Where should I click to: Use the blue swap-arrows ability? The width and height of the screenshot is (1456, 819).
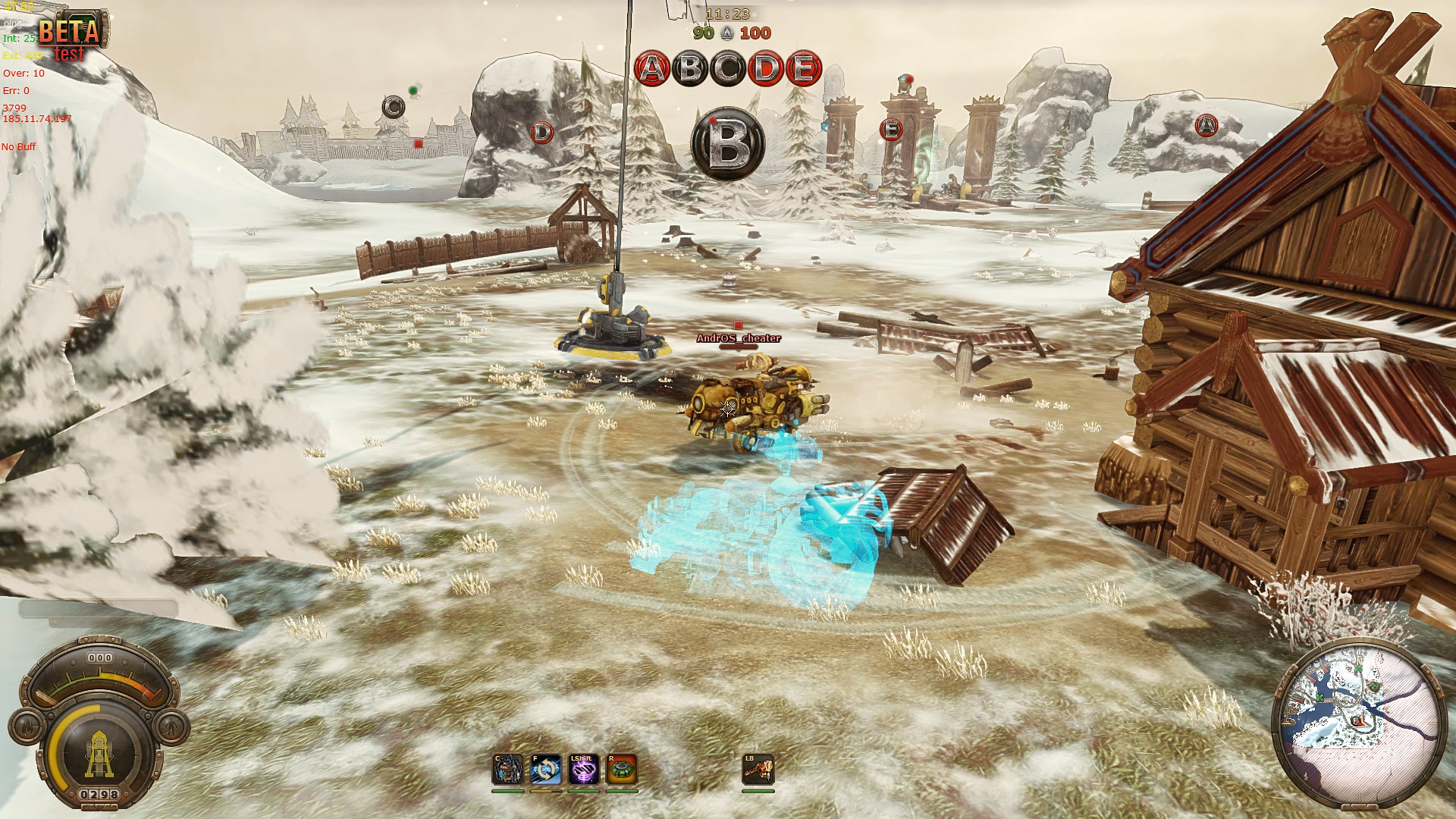coord(546,770)
